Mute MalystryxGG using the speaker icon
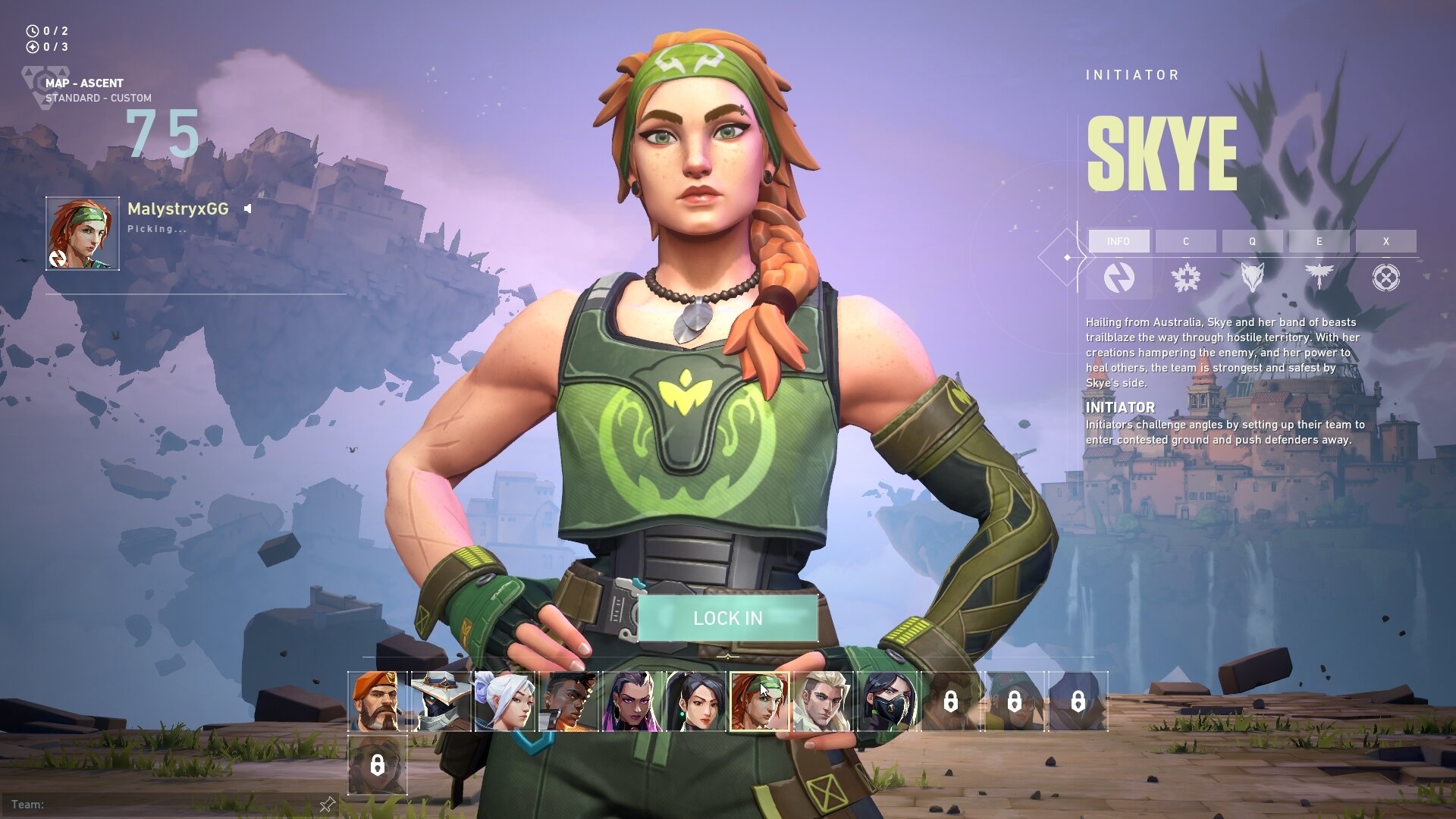Image resolution: width=1456 pixels, height=819 pixels. (248, 210)
